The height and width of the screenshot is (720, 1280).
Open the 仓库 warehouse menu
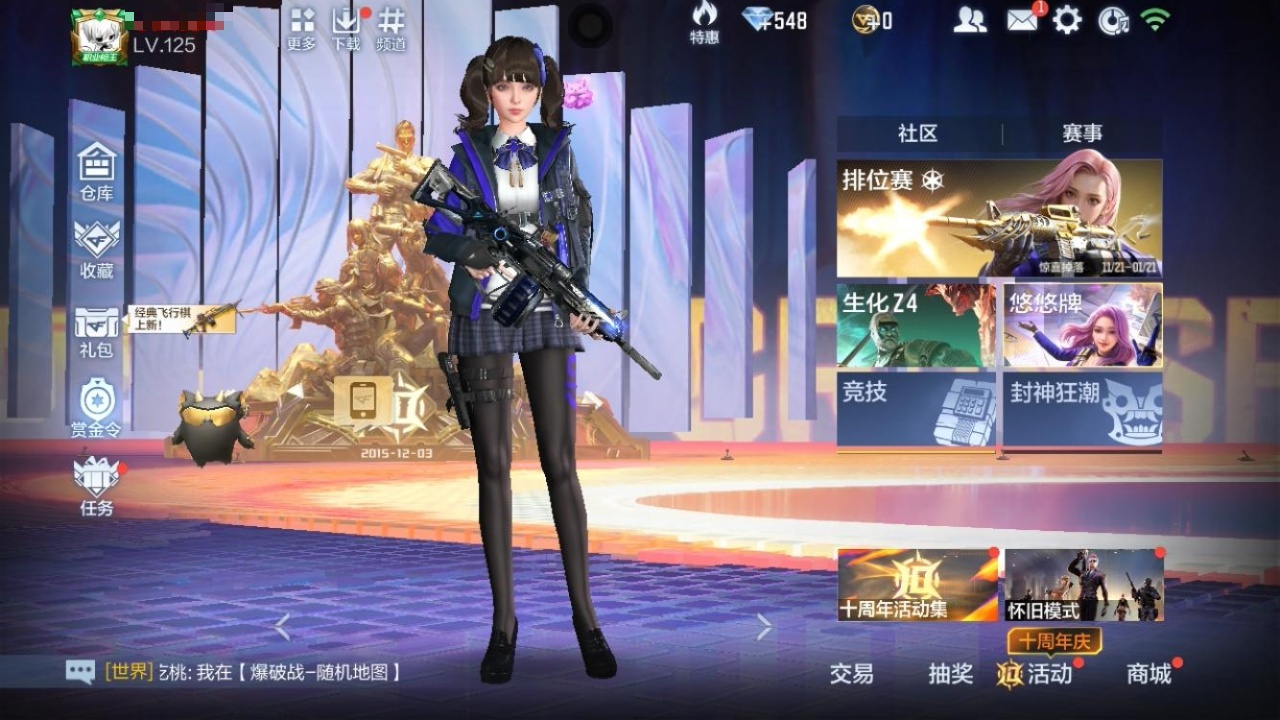pyautogui.click(x=97, y=171)
